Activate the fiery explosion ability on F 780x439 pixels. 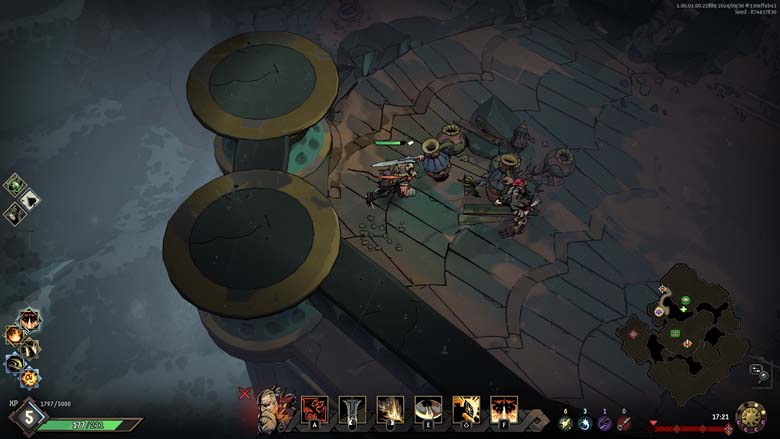tap(504, 409)
